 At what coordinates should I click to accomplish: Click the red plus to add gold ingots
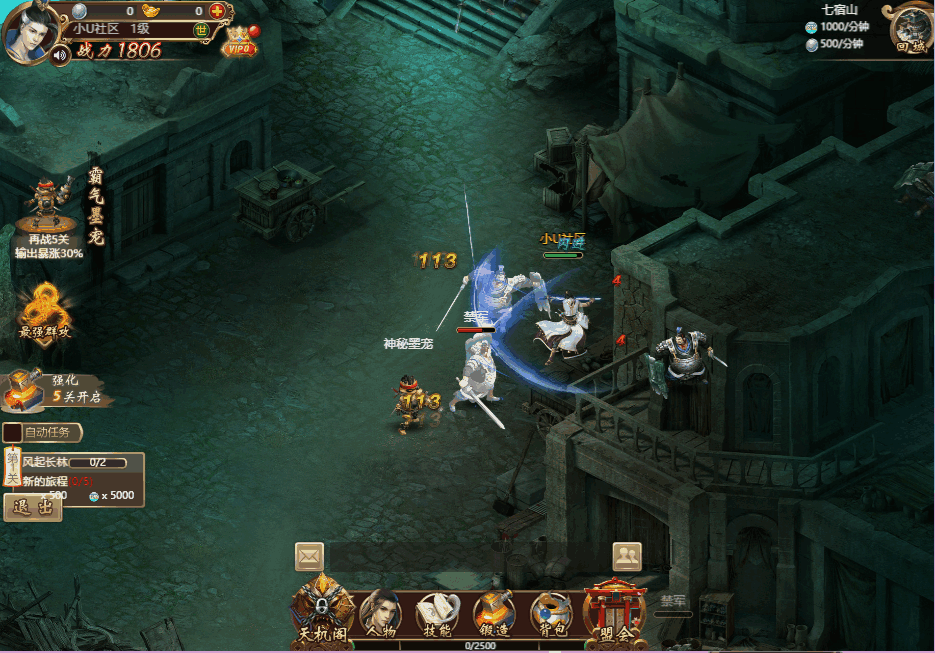tap(217, 11)
